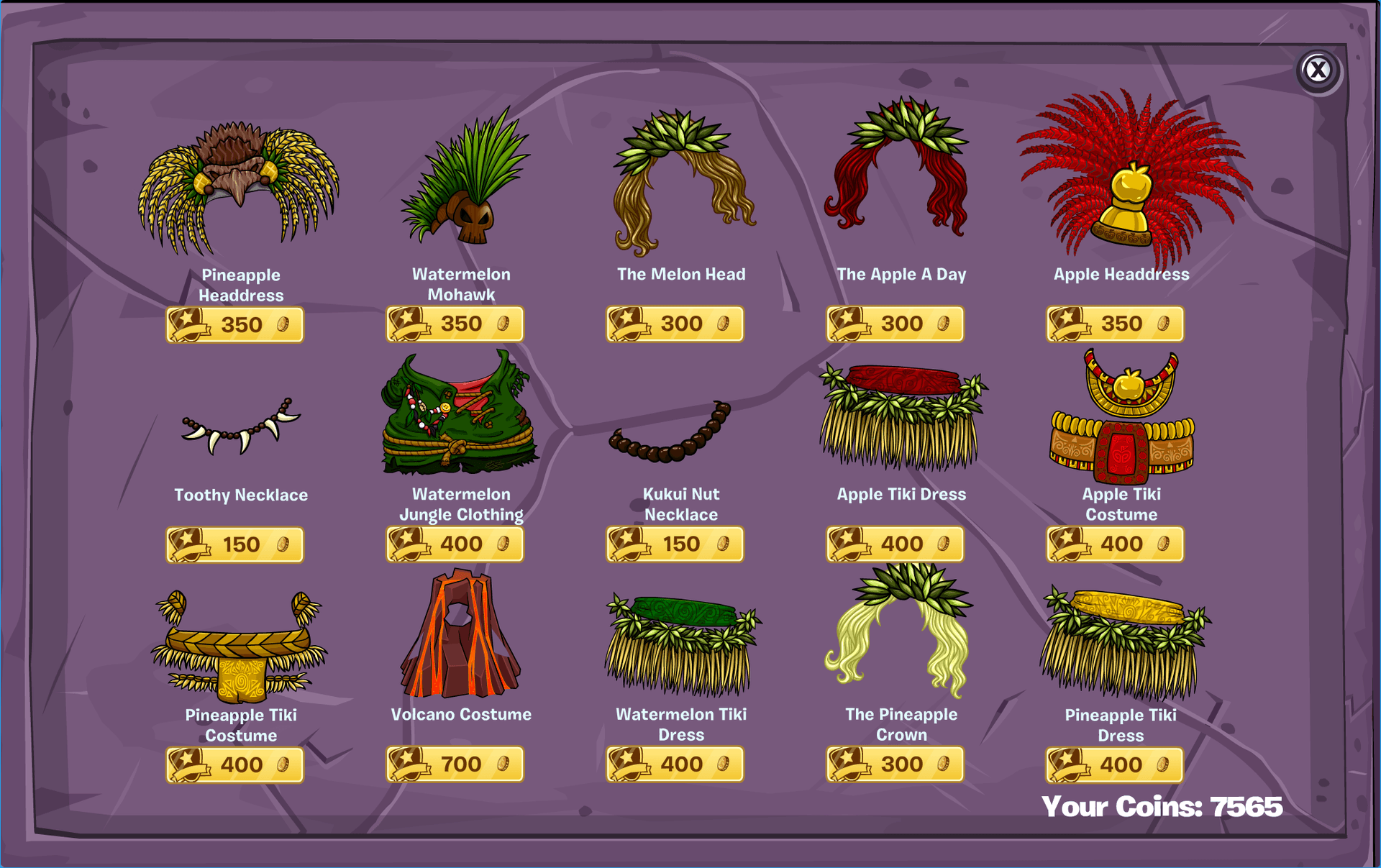This screenshot has height=868, width=1381.
Task: Click The Apple A Day price button
Action: 895,324
